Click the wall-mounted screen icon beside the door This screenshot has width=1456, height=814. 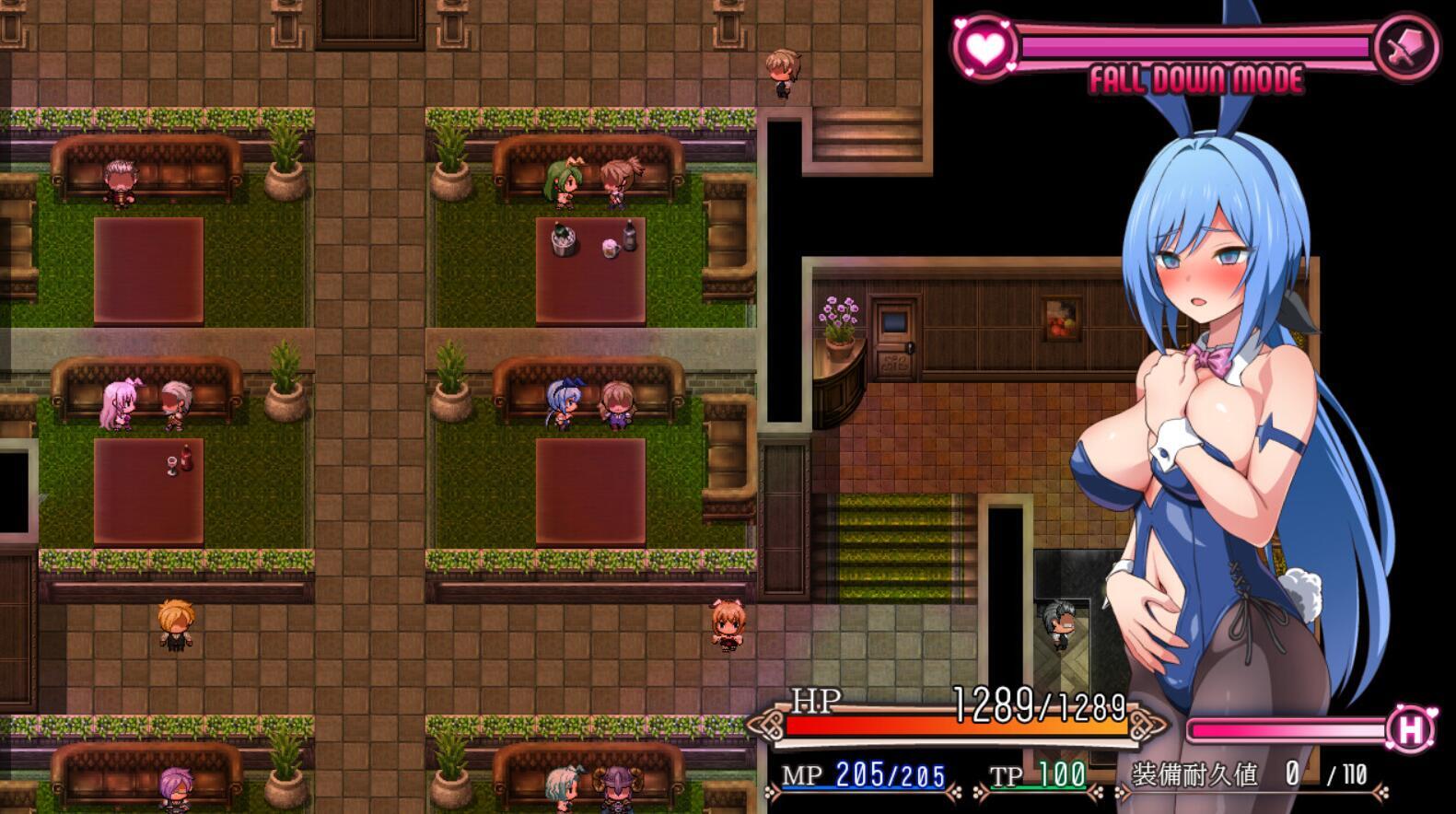[893, 324]
